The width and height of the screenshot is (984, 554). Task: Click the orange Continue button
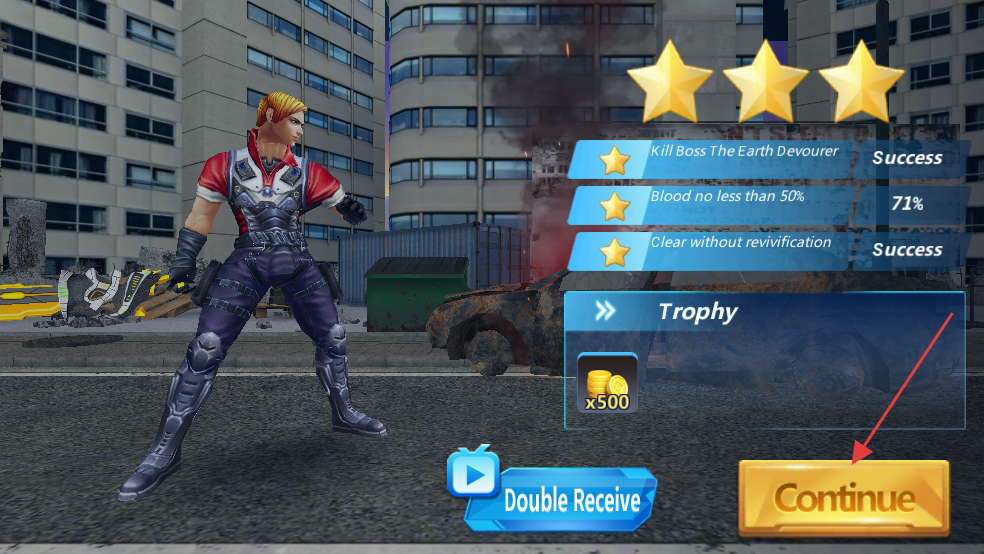pos(843,498)
